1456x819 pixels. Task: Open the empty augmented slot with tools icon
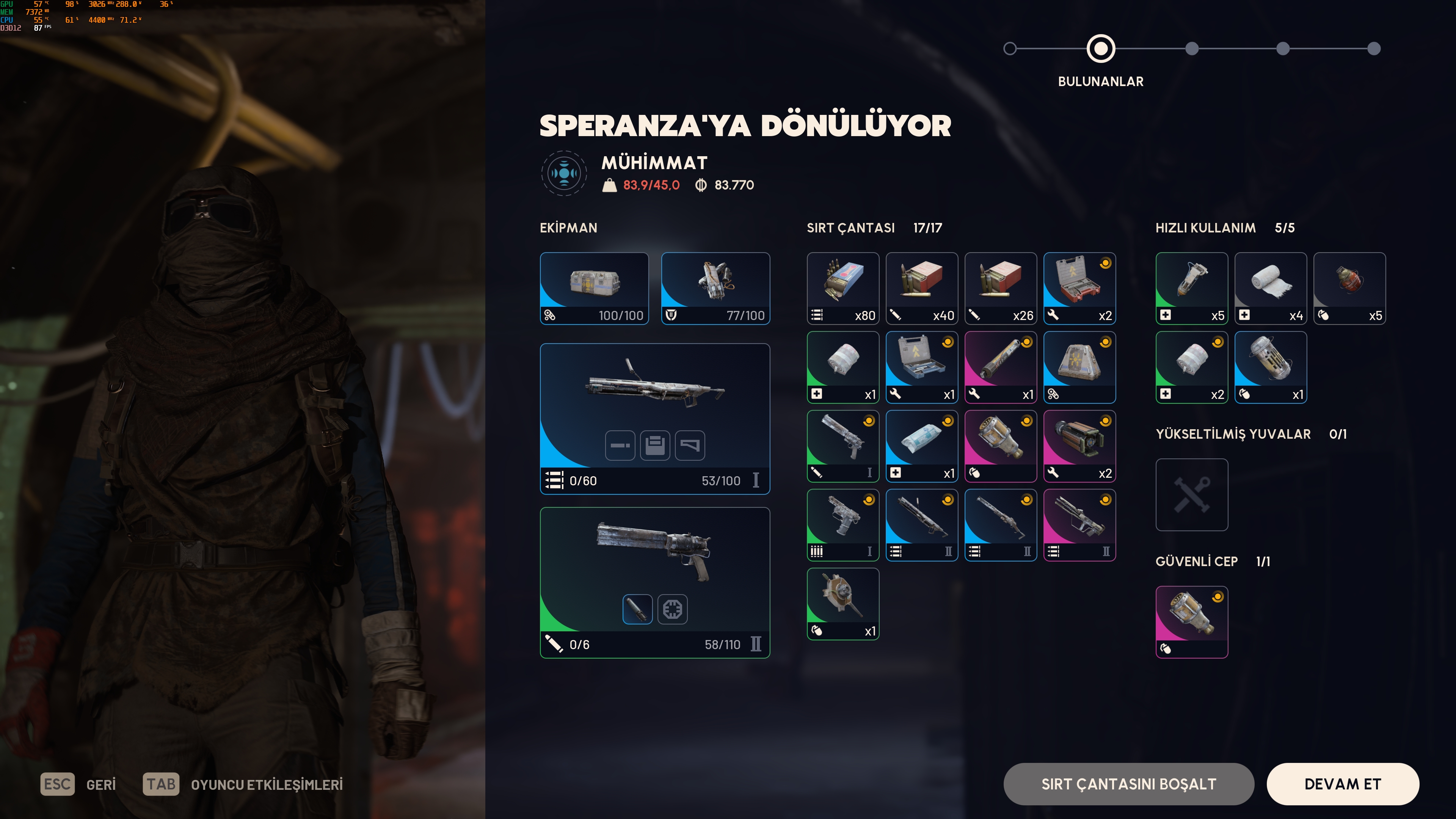coord(1191,494)
